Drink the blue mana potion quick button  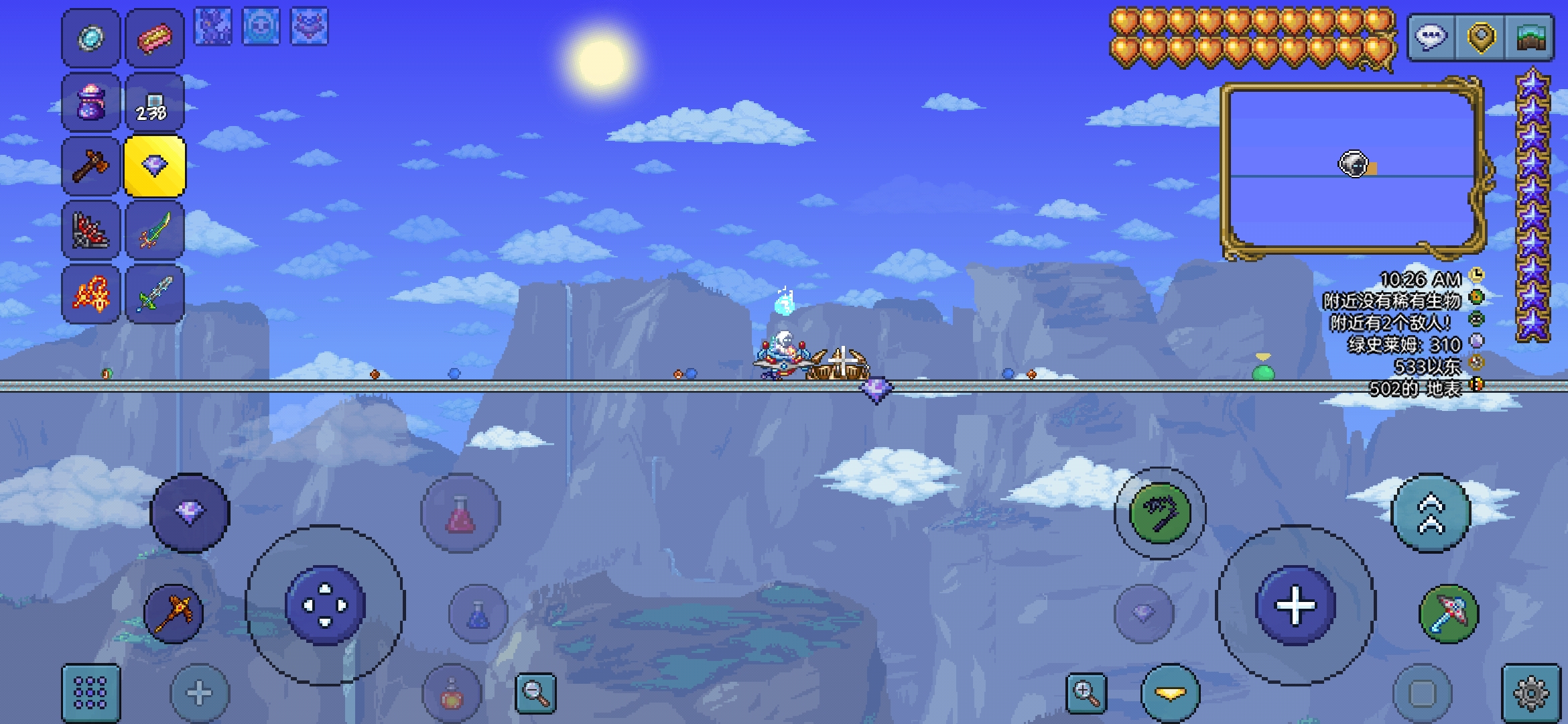477,614
